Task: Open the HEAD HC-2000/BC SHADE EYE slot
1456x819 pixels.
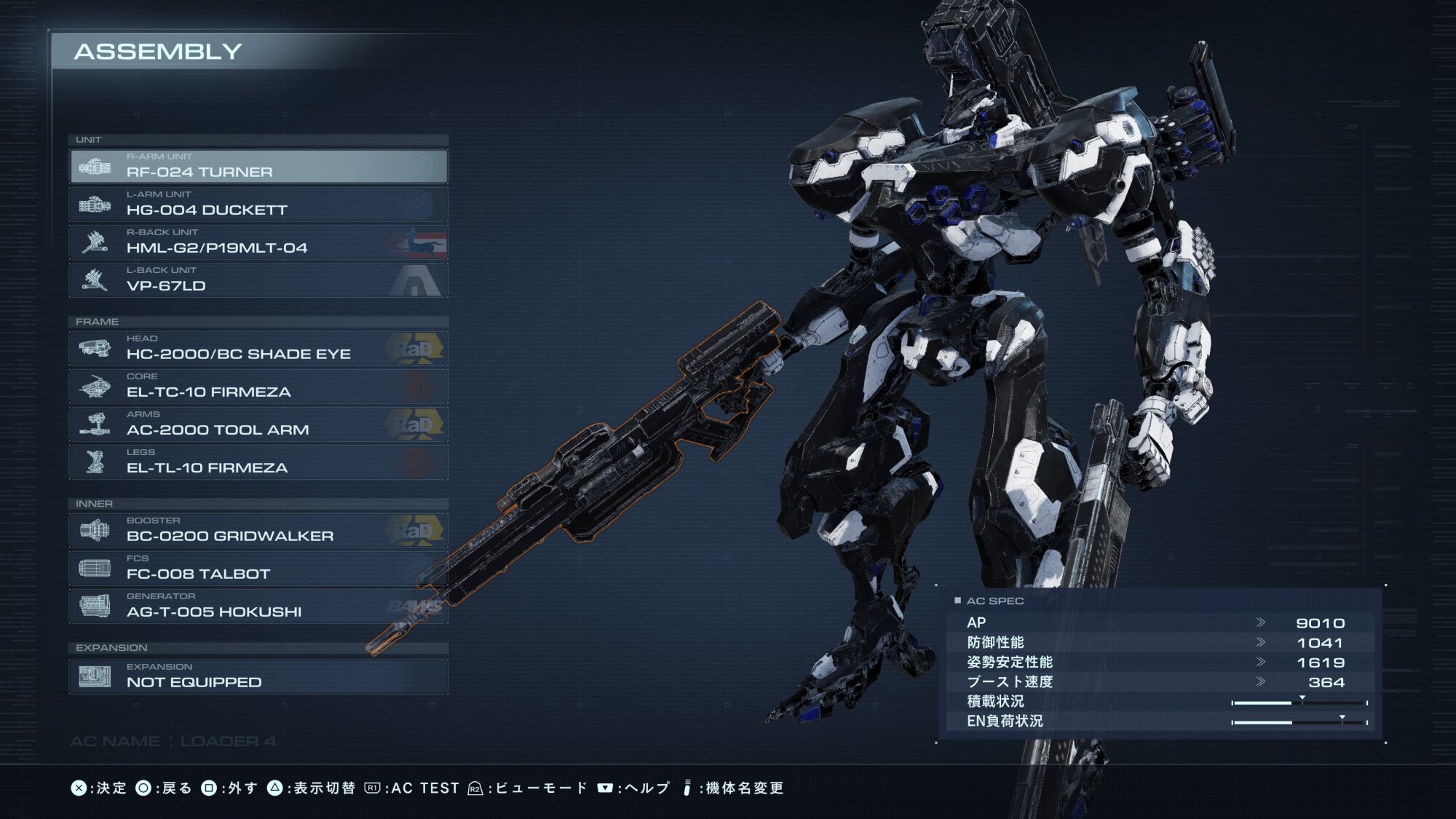Action: [258, 349]
